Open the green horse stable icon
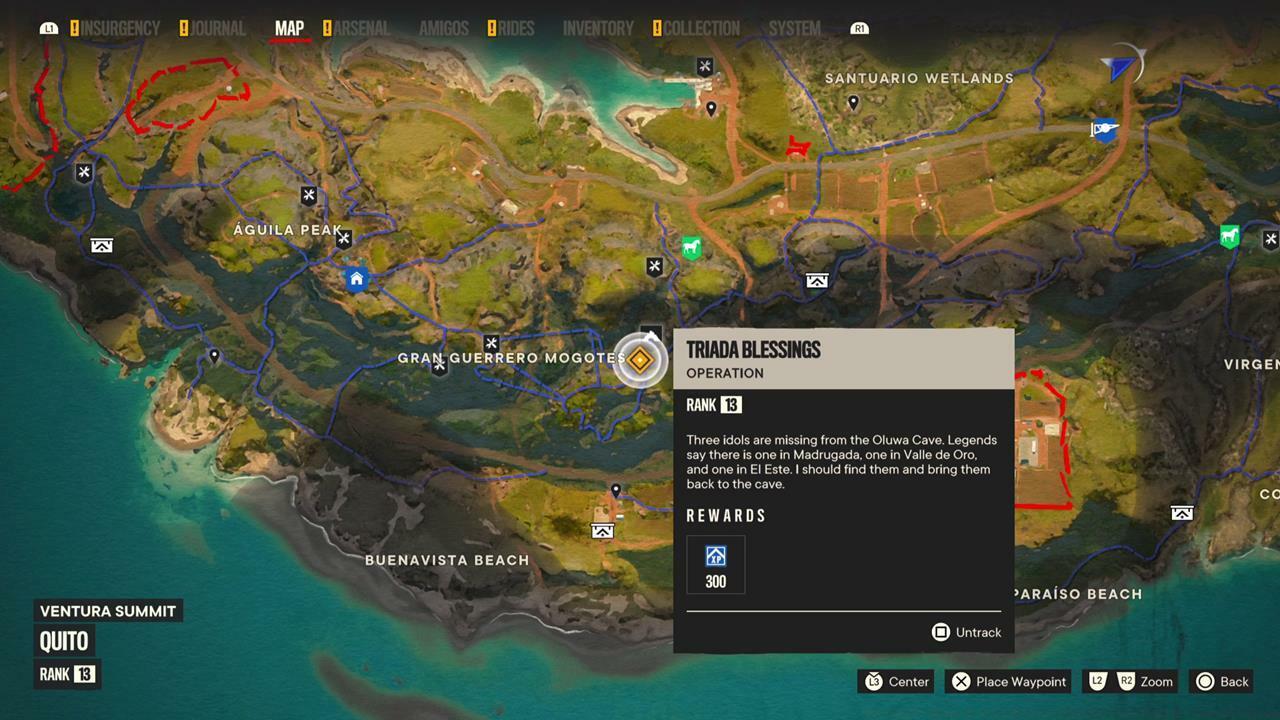The width and height of the screenshot is (1280, 720). [x=691, y=247]
